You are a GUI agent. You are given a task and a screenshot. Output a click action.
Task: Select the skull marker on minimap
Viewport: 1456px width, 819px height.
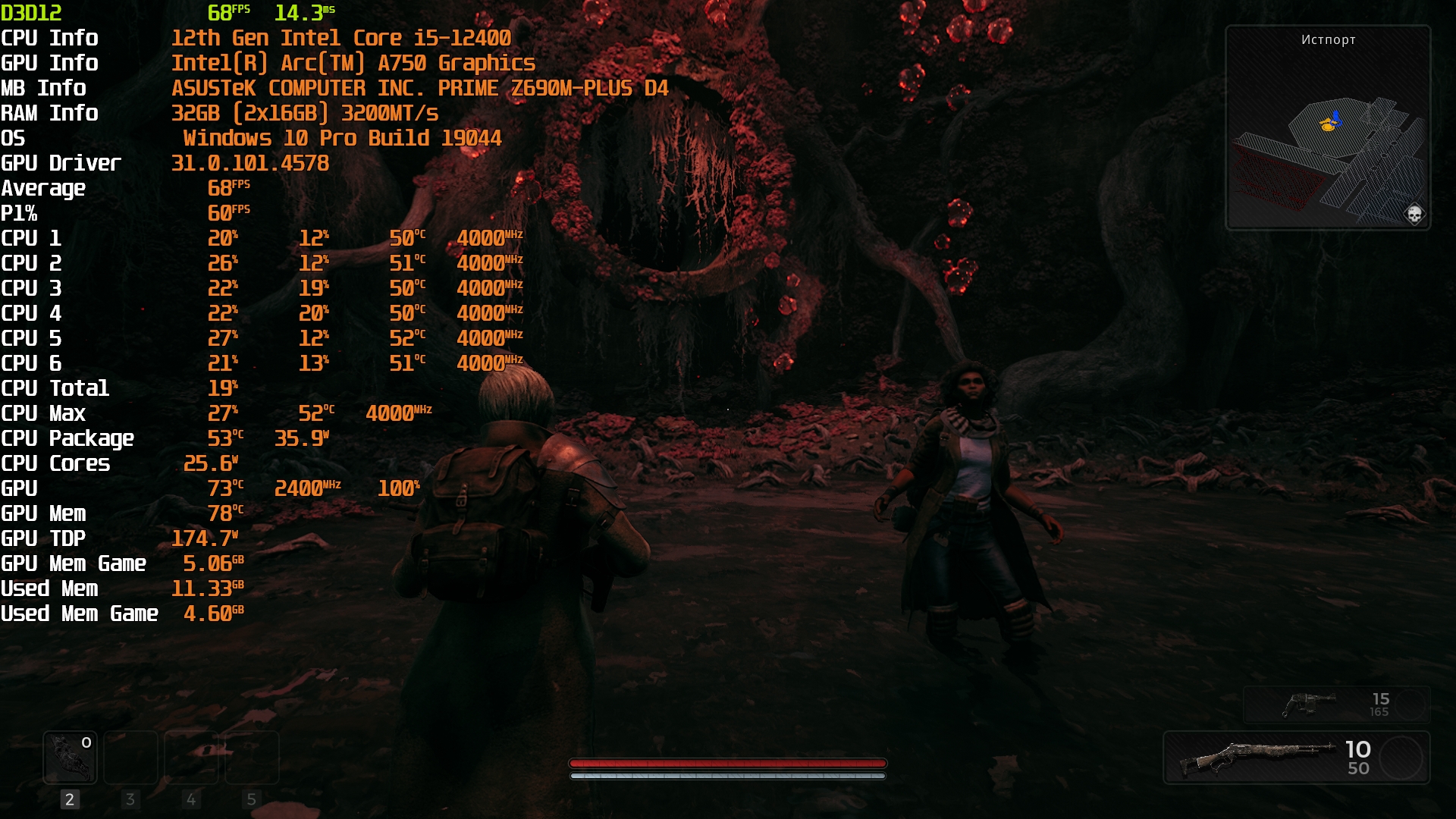coord(1414,214)
